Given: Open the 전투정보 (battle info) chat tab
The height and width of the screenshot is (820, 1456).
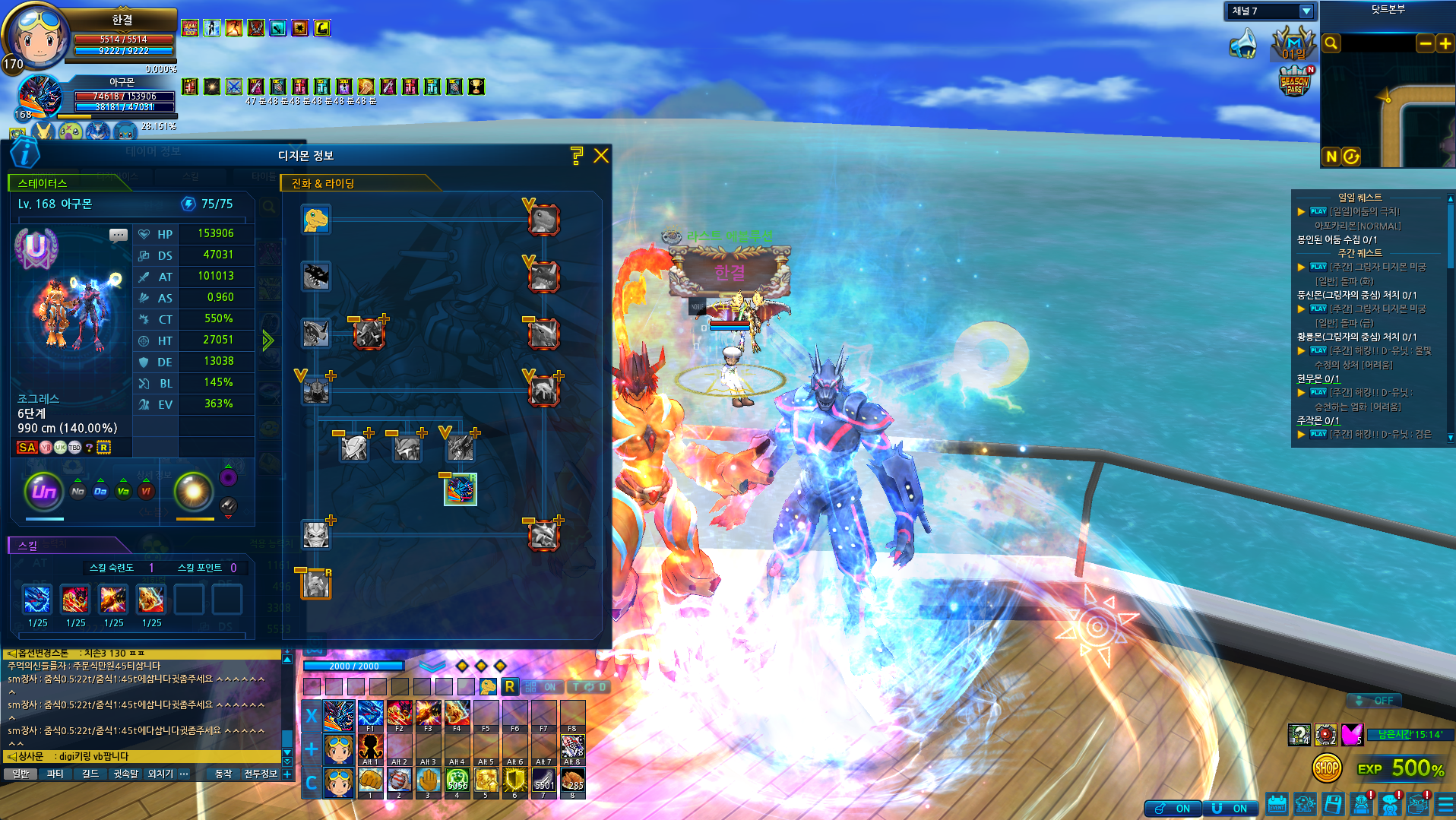Looking at the screenshot, I should (x=260, y=774).
